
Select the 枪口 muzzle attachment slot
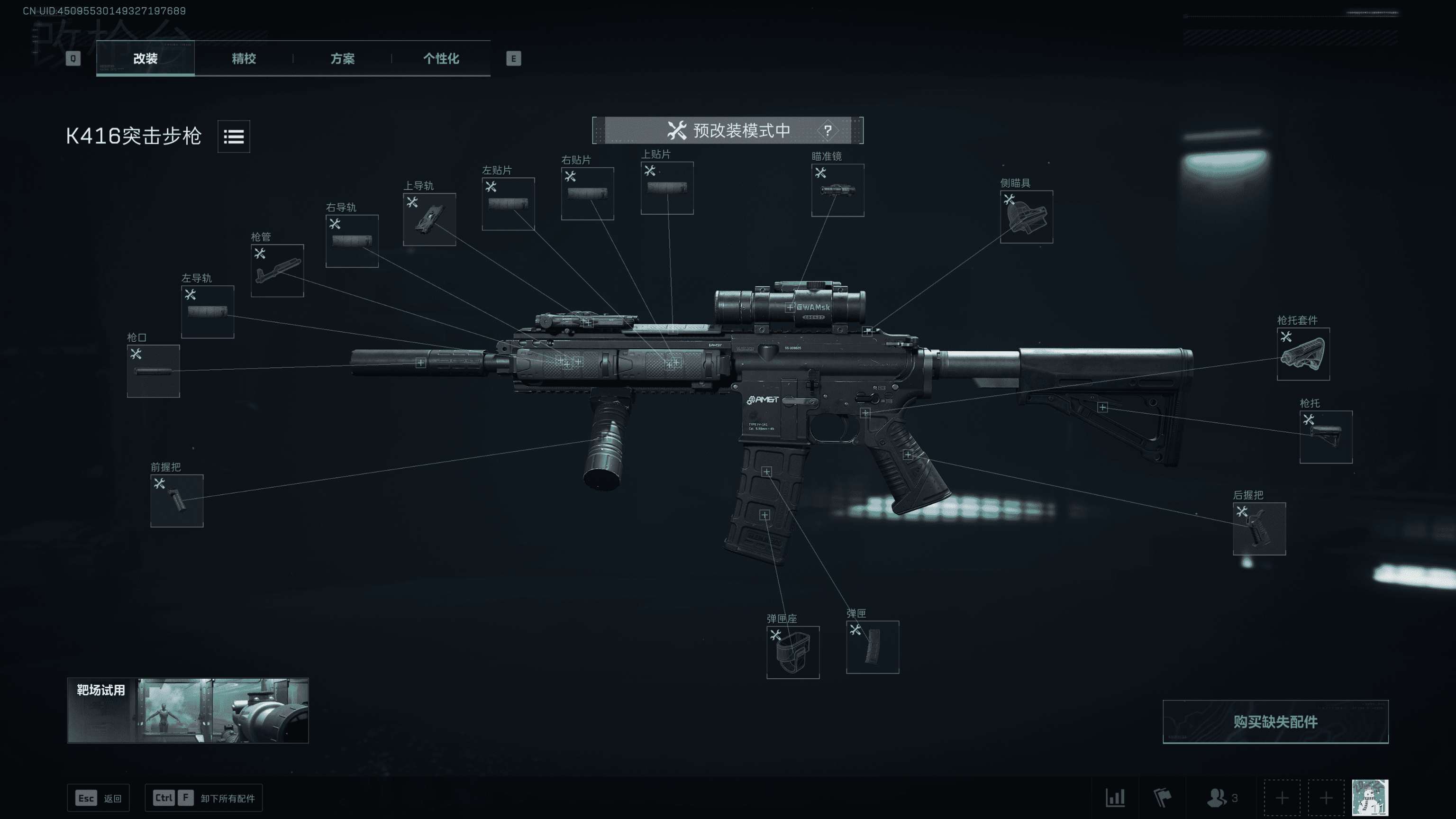tap(153, 371)
